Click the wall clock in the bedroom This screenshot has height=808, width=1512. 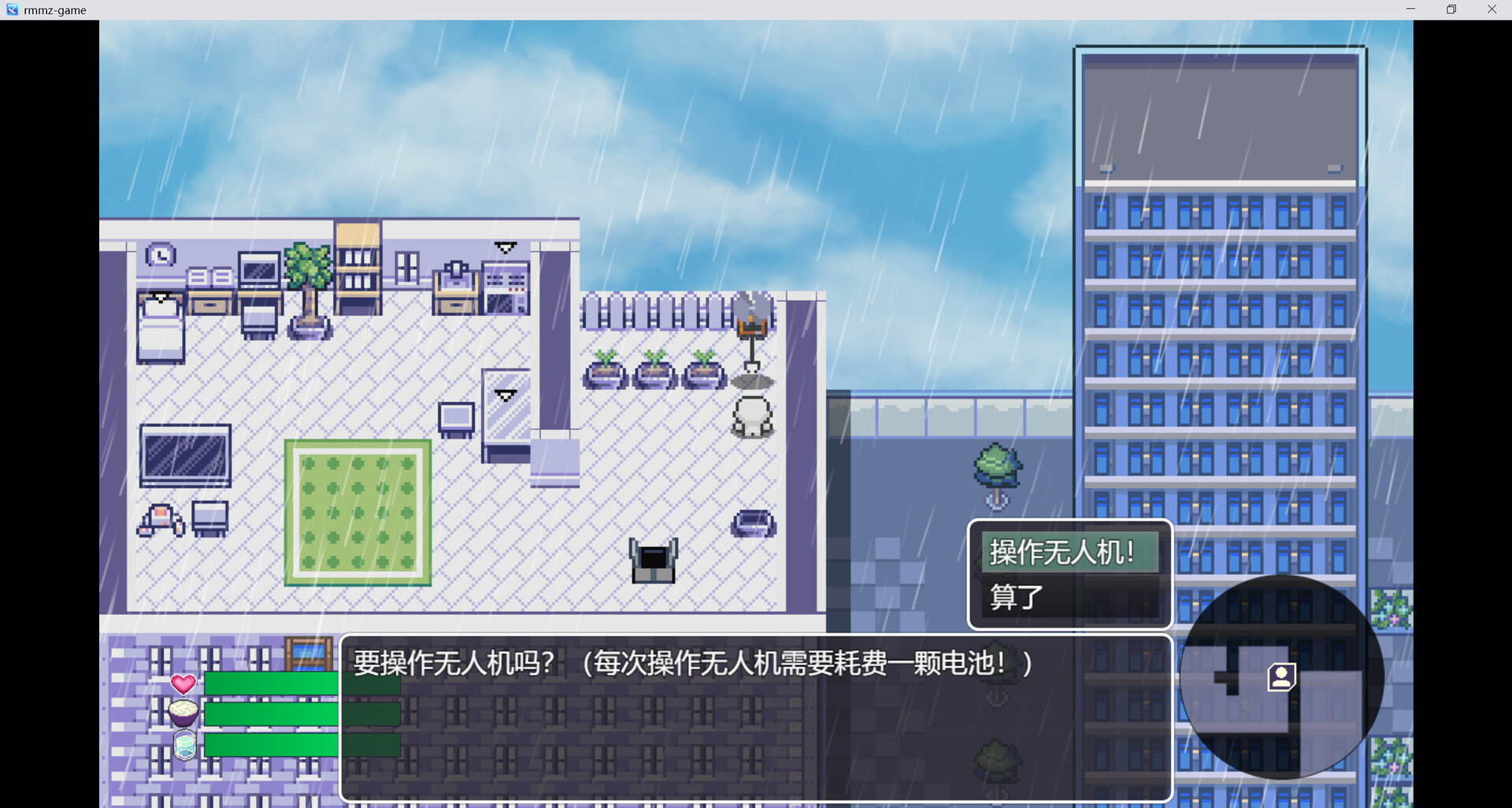[160, 254]
